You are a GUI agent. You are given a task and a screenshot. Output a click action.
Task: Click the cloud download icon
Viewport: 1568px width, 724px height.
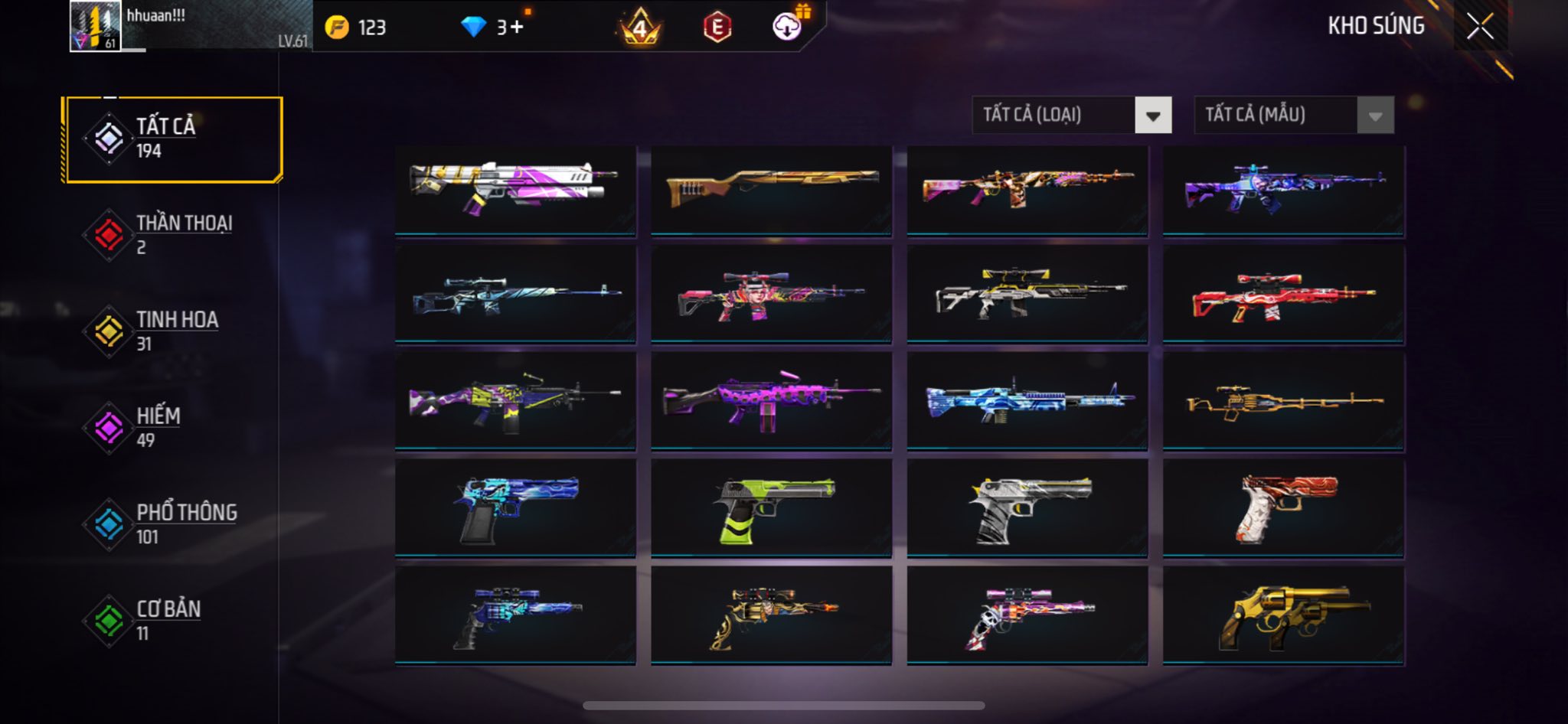coord(787,27)
